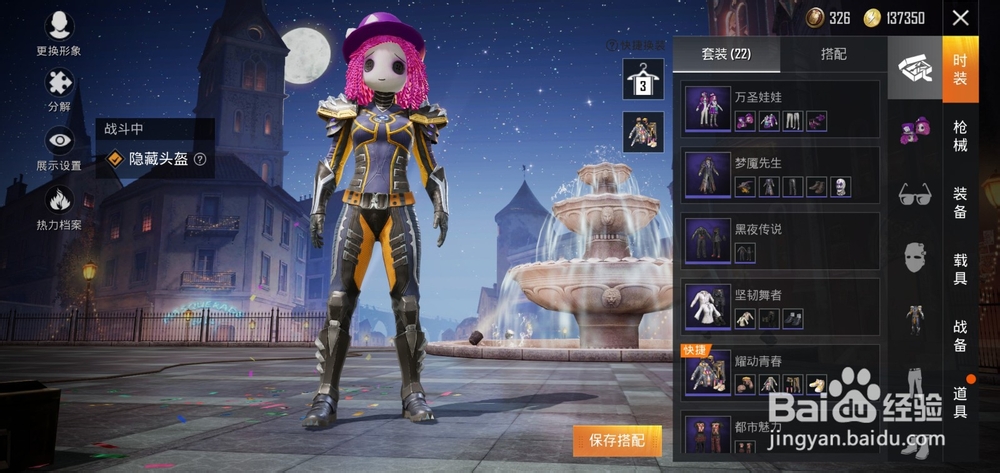Screen dimensions: 1000x473
Task: Switch to the 搭配 tab
Action: tap(833, 54)
